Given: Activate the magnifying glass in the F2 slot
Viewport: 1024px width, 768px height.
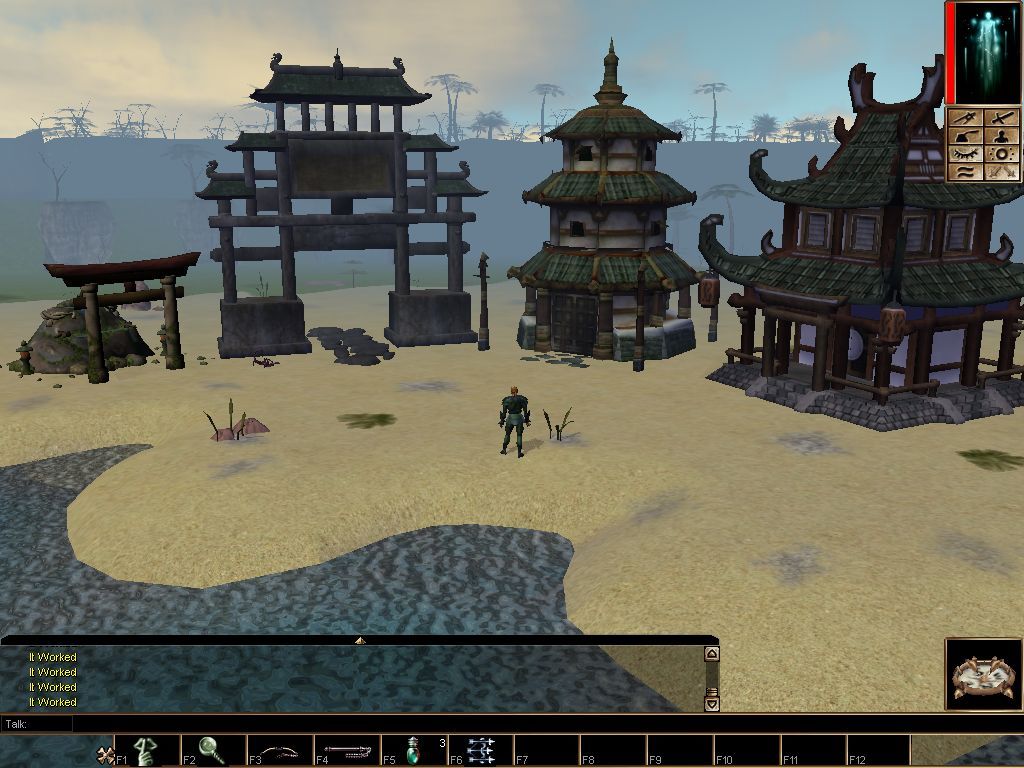Looking at the screenshot, I should click(x=212, y=750).
